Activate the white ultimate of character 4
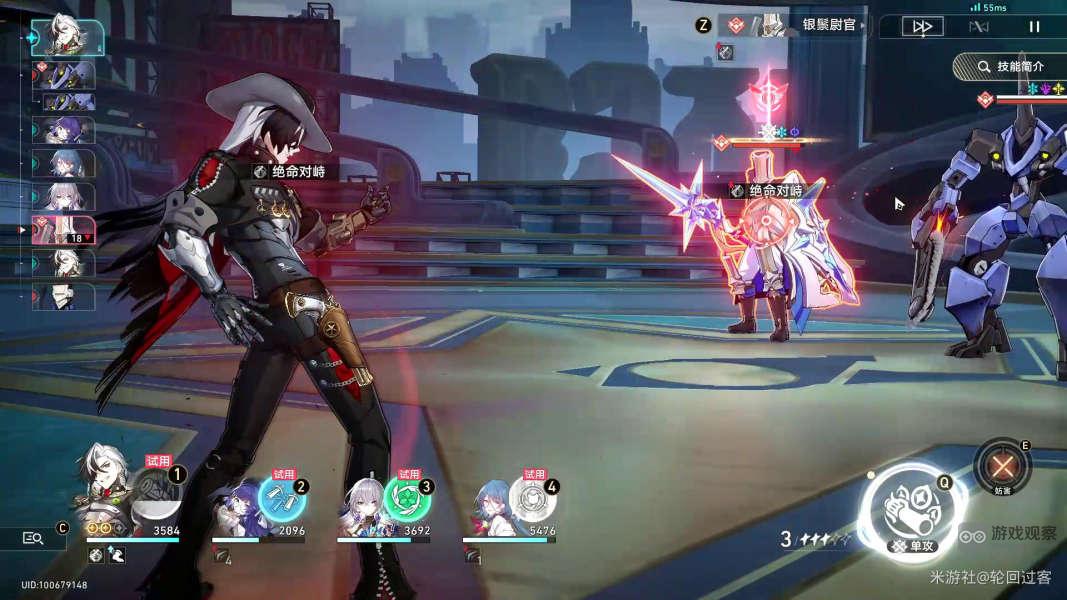Viewport: 1067px width, 600px height. point(532,499)
